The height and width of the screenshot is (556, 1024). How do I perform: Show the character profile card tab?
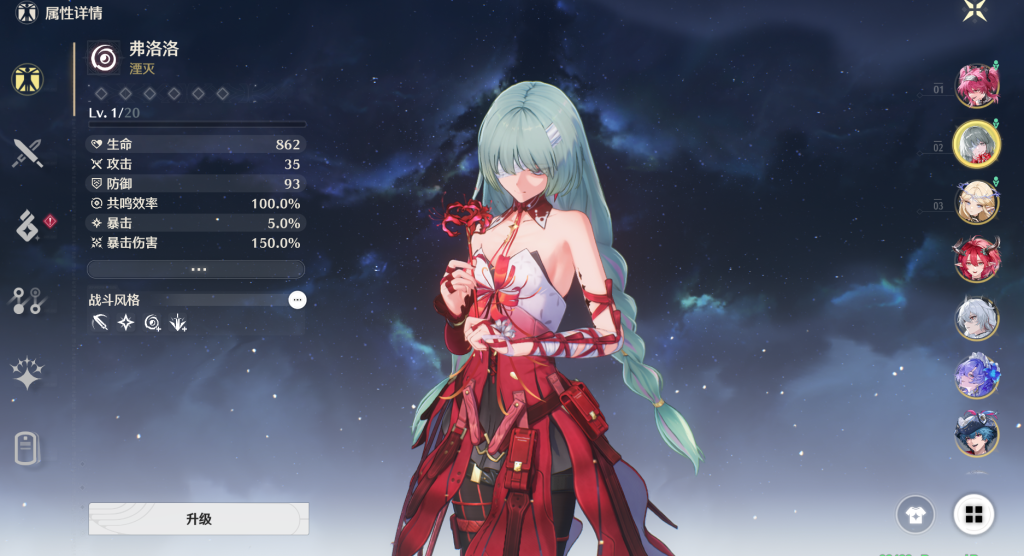27,449
